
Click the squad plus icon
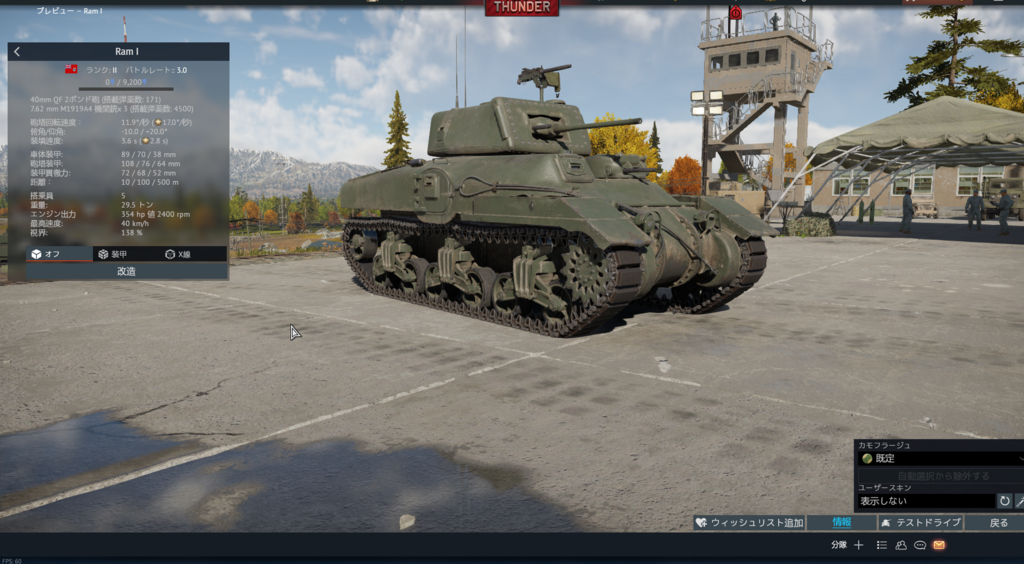point(858,545)
